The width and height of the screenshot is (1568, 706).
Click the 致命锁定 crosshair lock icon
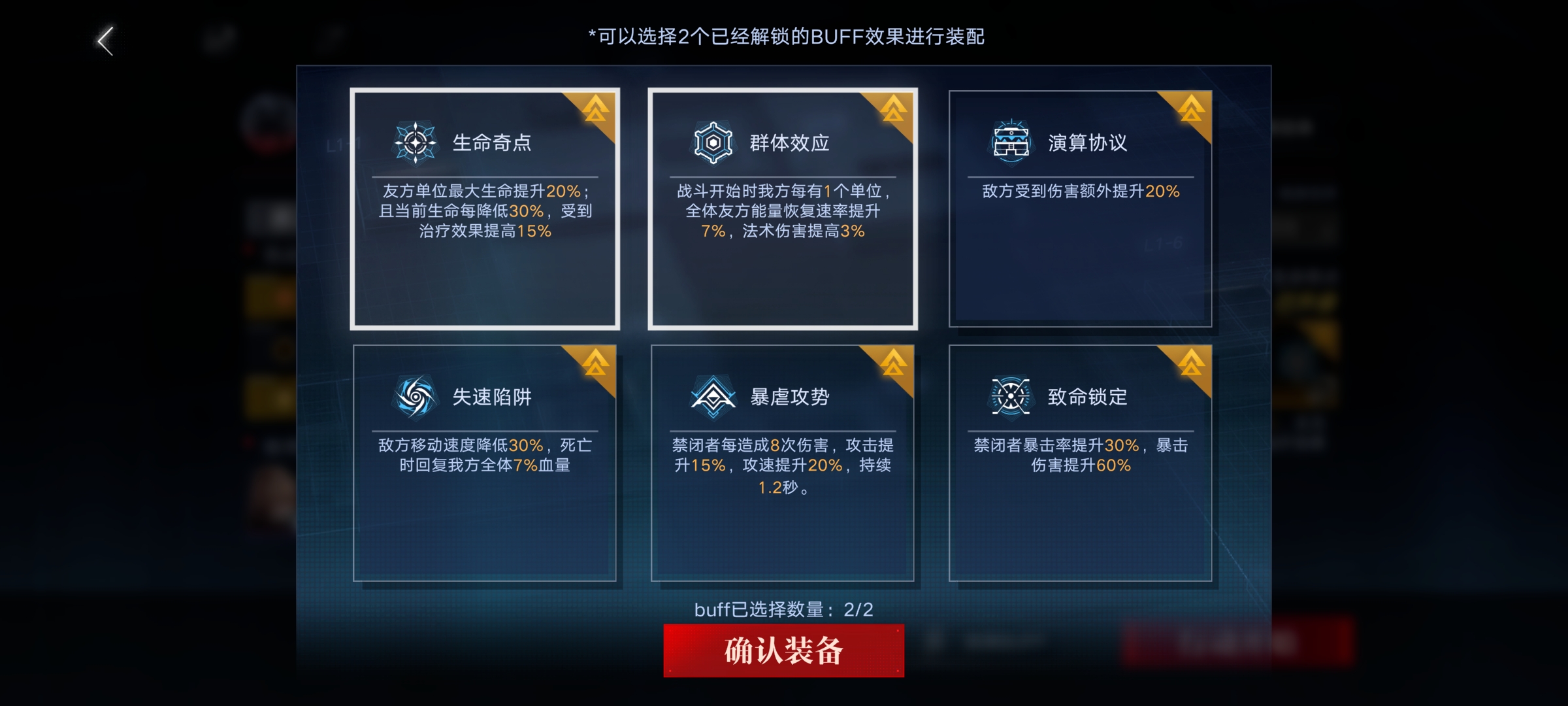1011,395
